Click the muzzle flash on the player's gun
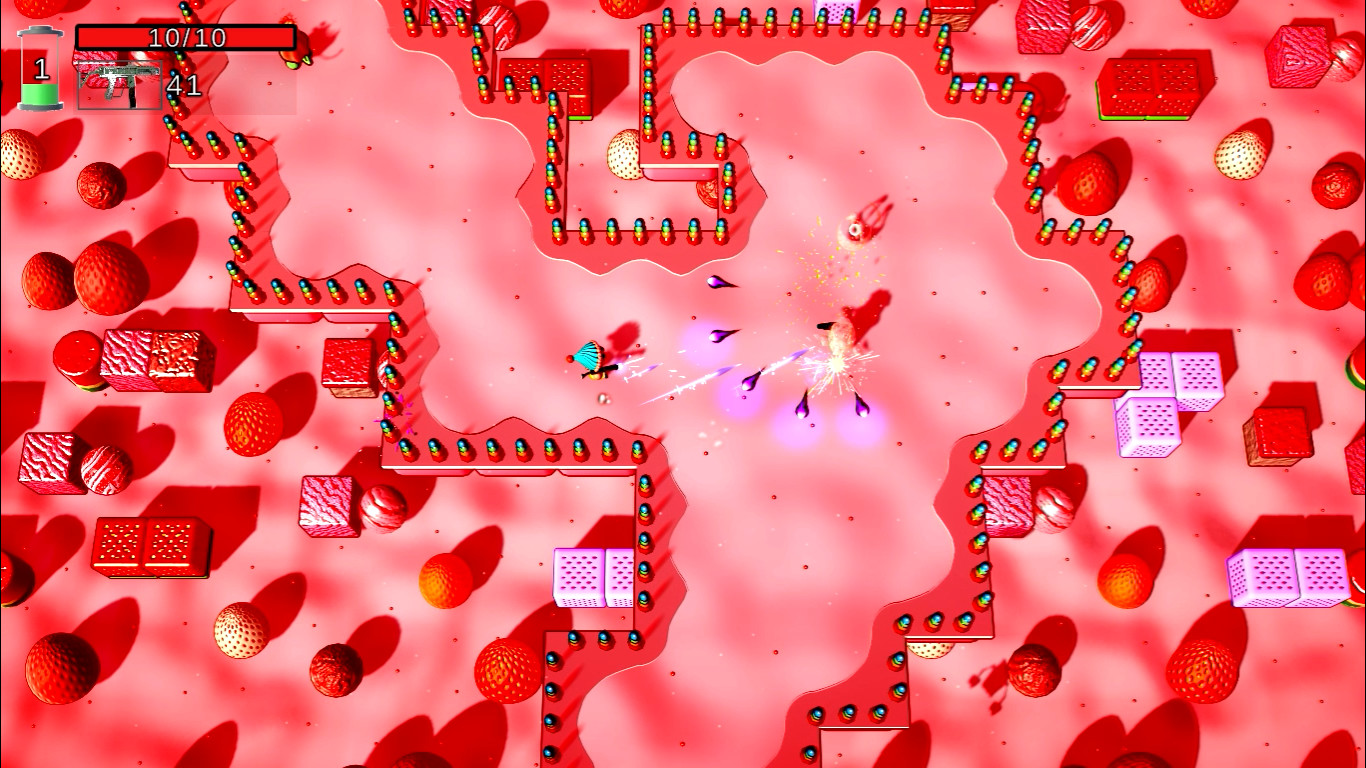This screenshot has width=1366, height=768. point(622,367)
